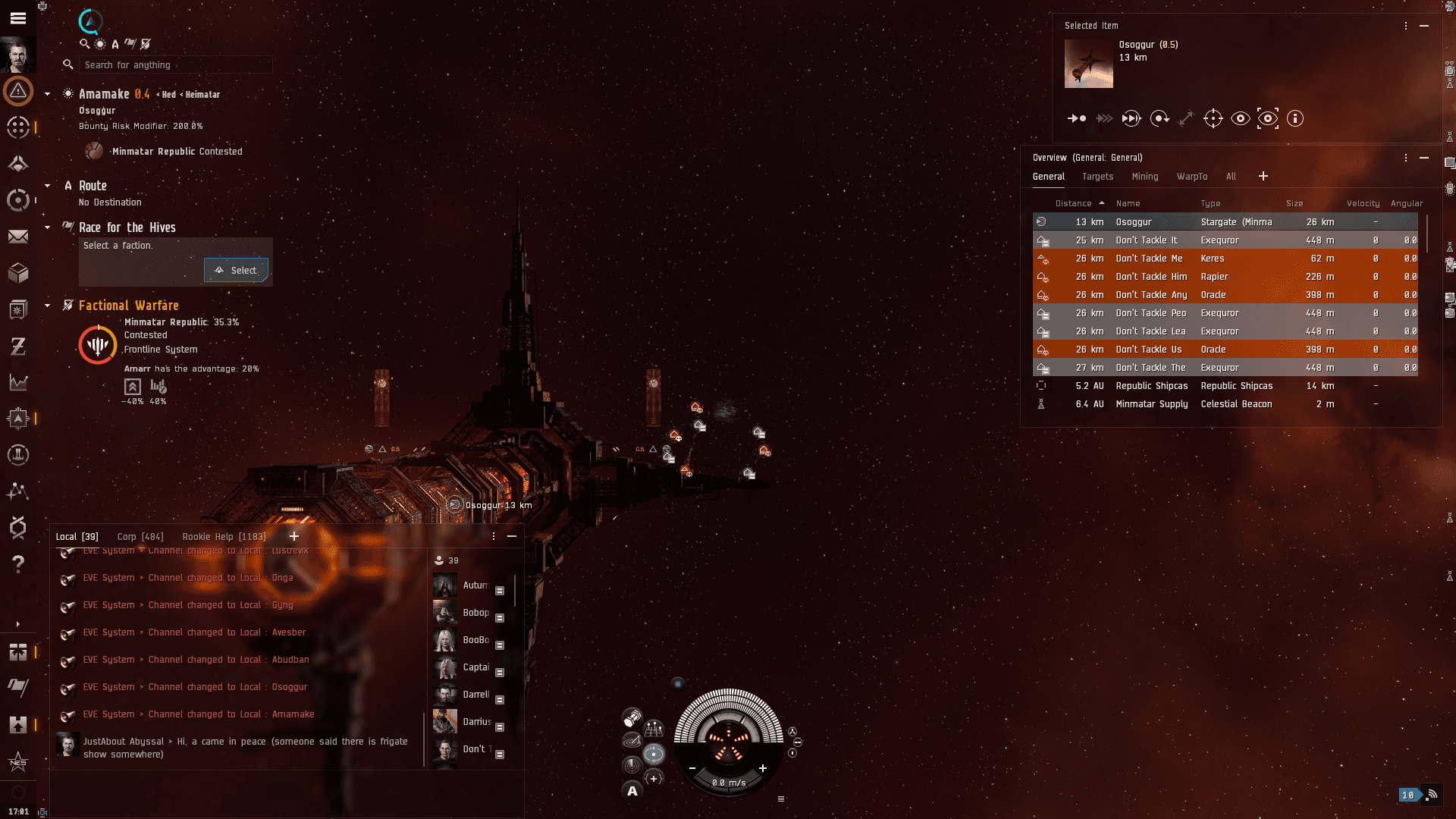Add a new chat channel tab
Image resolution: width=1456 pixels, height=819 pixels.
point(294,536)
